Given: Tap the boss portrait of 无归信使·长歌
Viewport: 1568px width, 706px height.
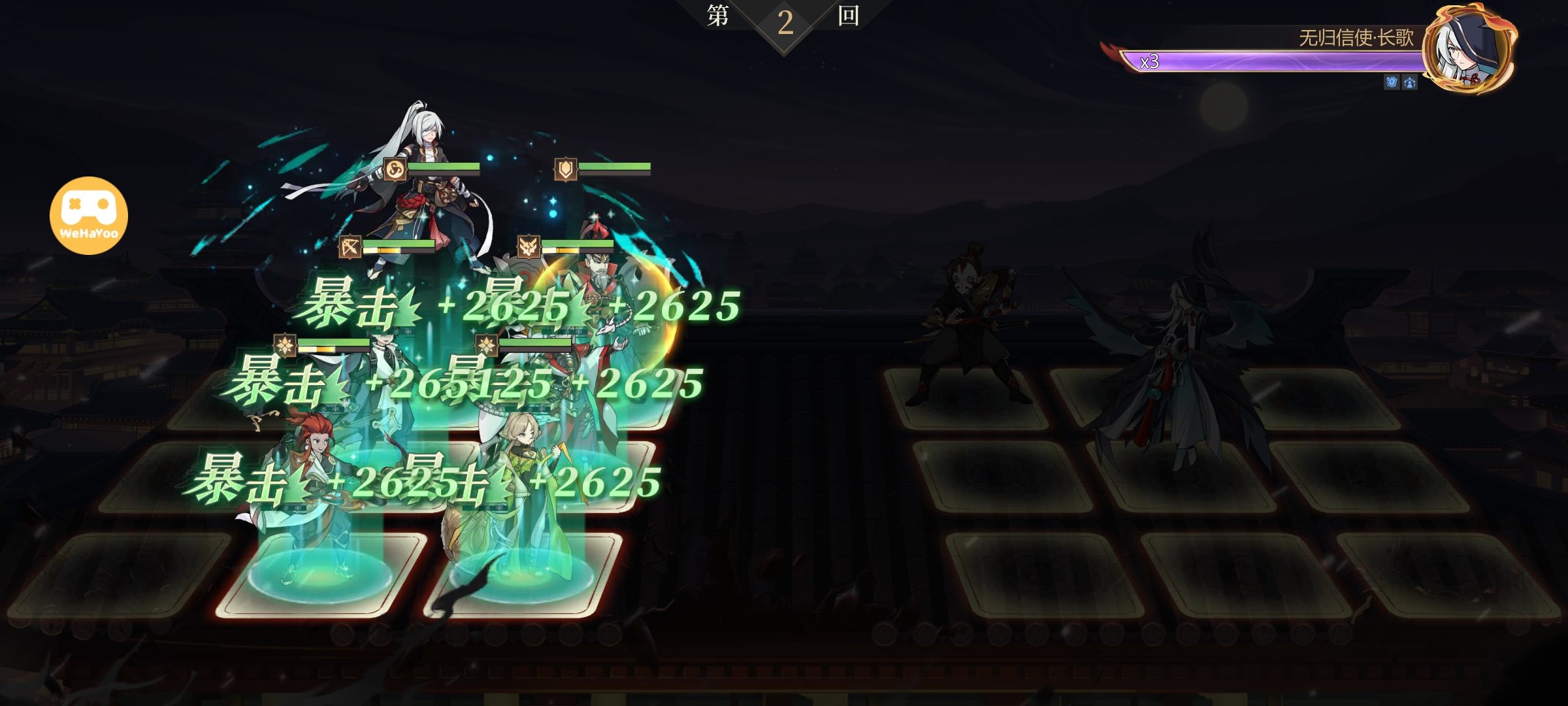Looking at the screenshot, I should pos(1469,49).
